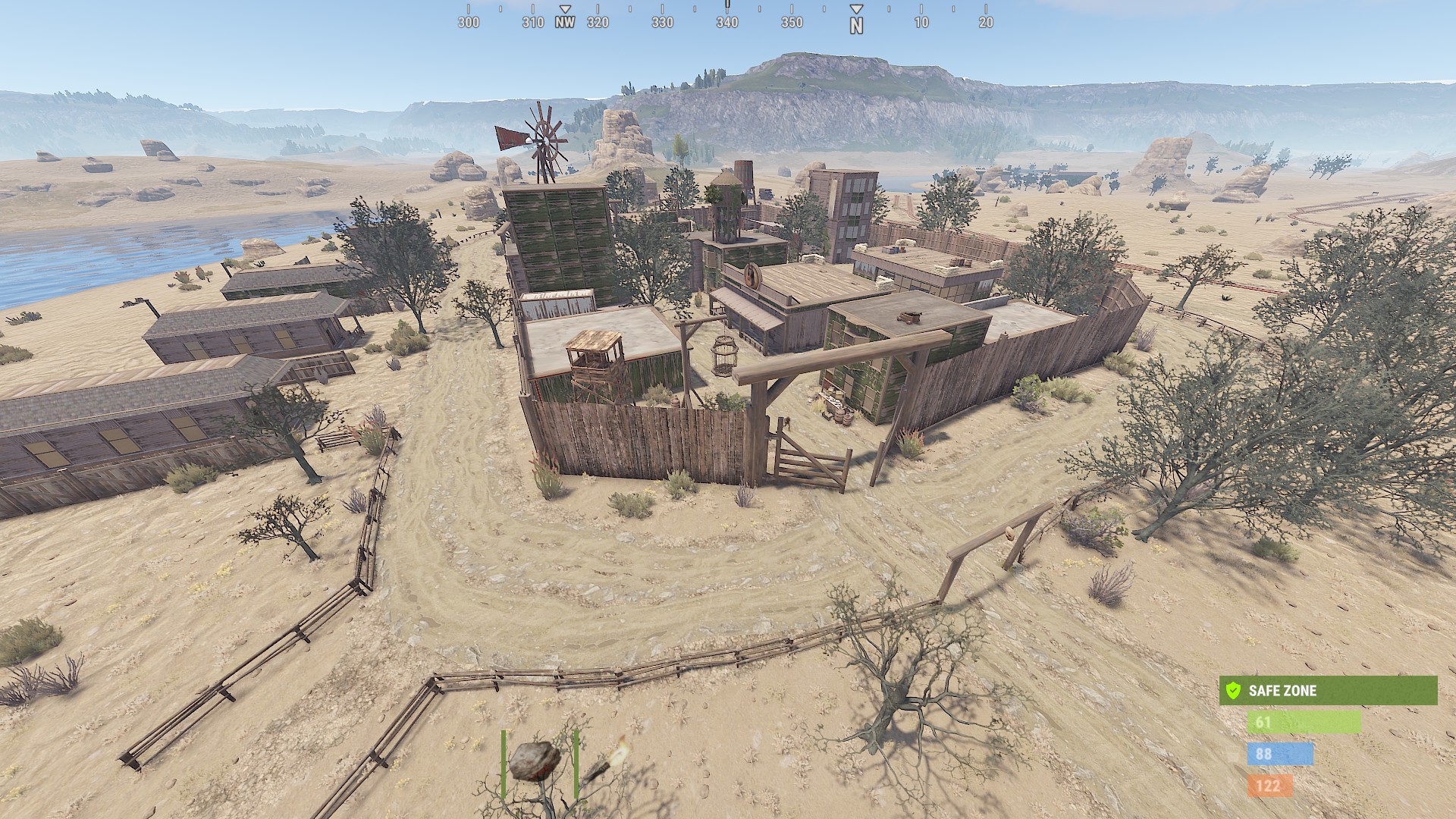This screenshot has height=819, width=1456.
Task: Click the N marker on the compass
Action: 857,24
